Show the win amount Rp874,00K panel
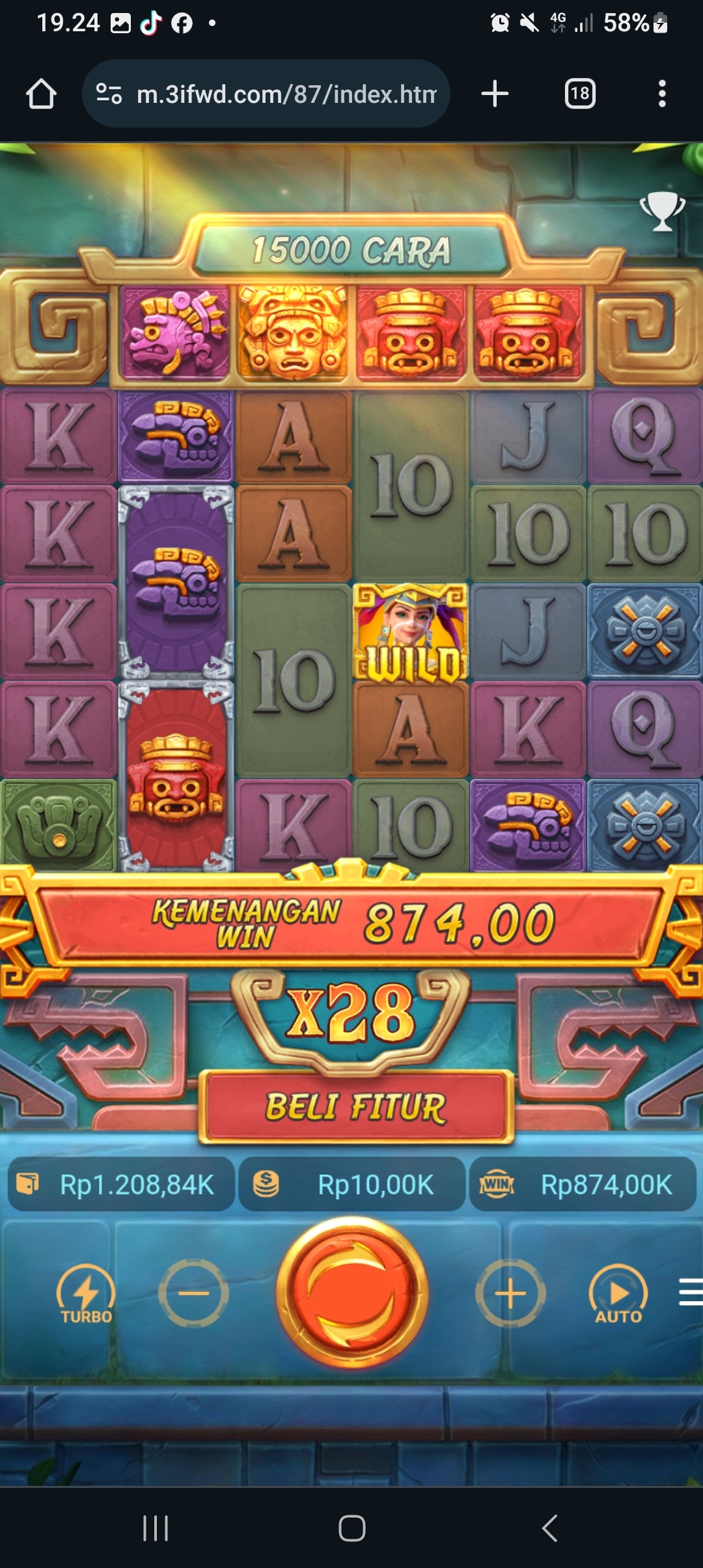703x1568 pixels. pos(583,1184)
